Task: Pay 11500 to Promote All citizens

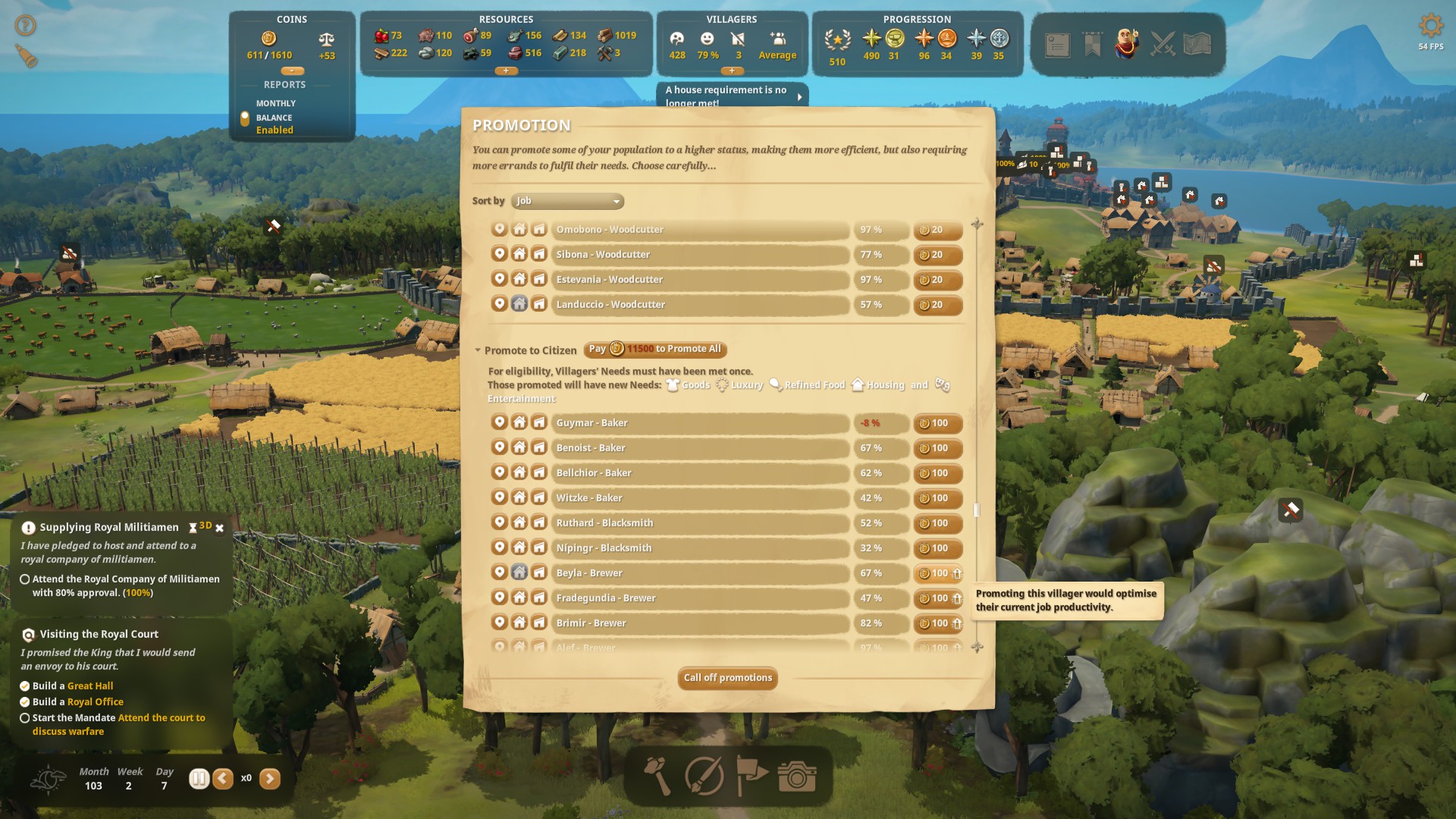Action: tap(655, 349)
